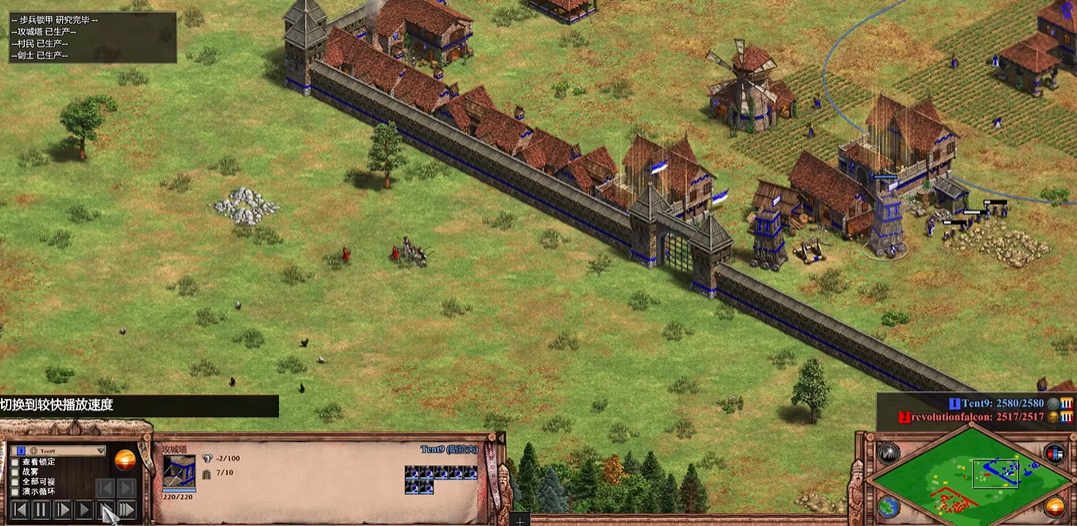Enable the 战雾 fog of war checkbox
Image resolution: width=1077 pixels, height=526 pixels.
(15, 472)
